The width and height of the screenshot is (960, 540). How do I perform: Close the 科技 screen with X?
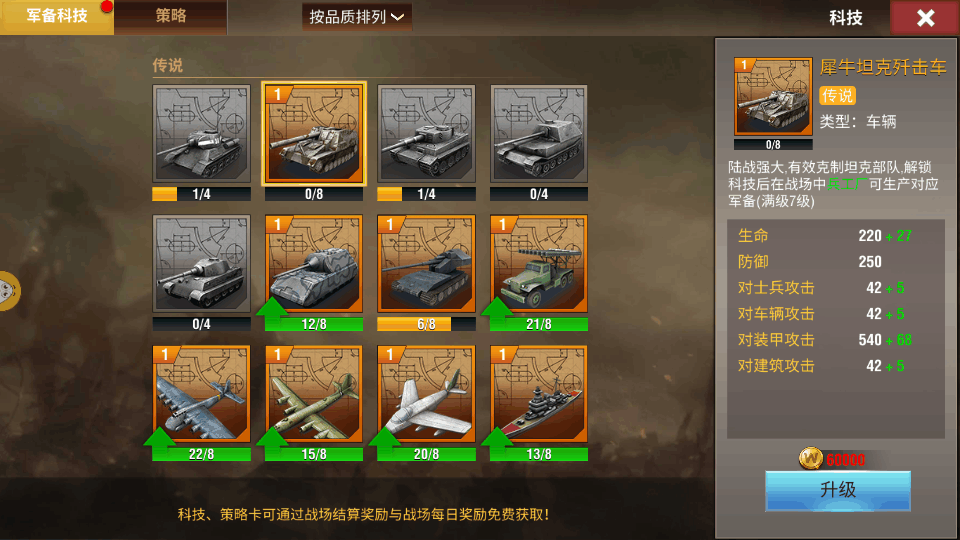point(925,18)
